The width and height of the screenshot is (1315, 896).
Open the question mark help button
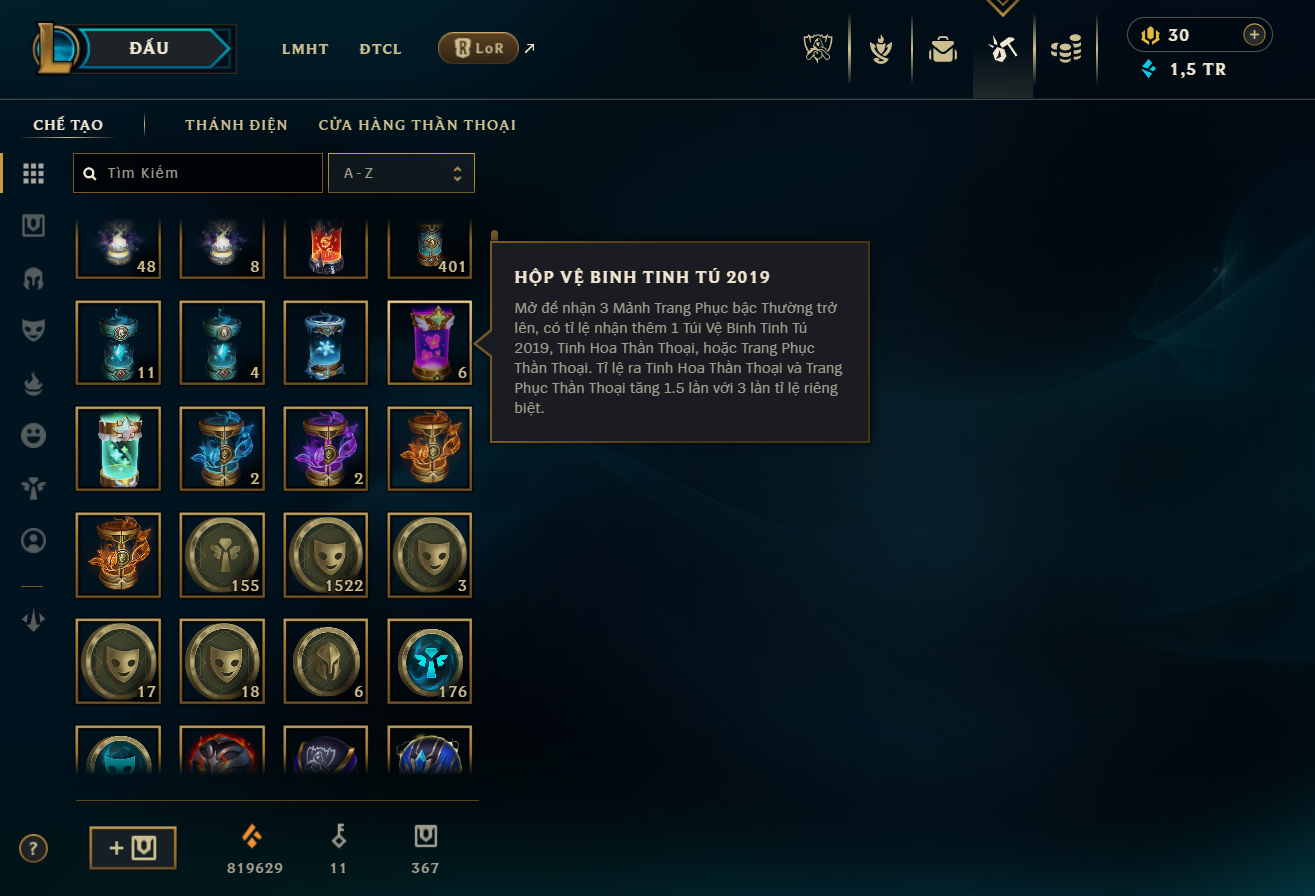(x=33, y=849)
